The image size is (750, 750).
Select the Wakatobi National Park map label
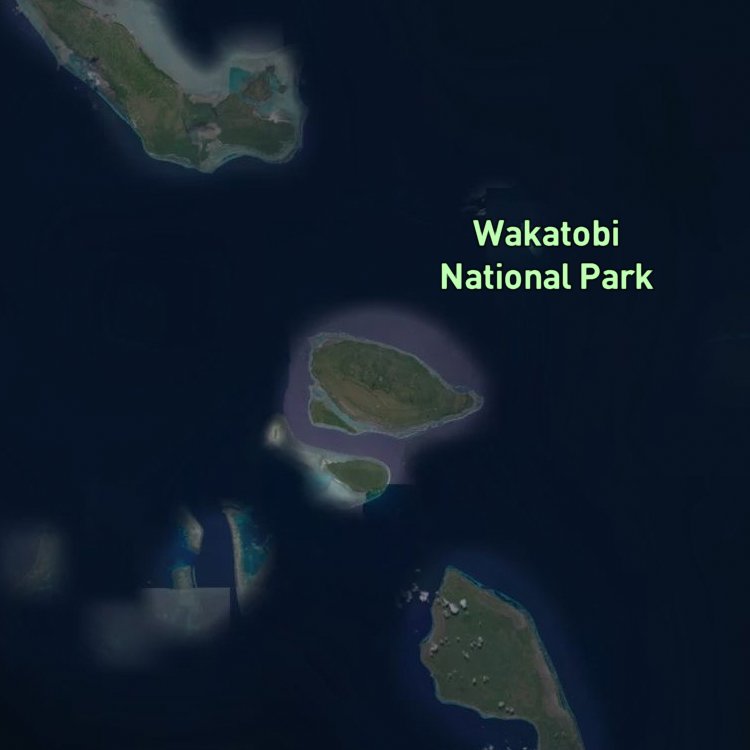546,256
